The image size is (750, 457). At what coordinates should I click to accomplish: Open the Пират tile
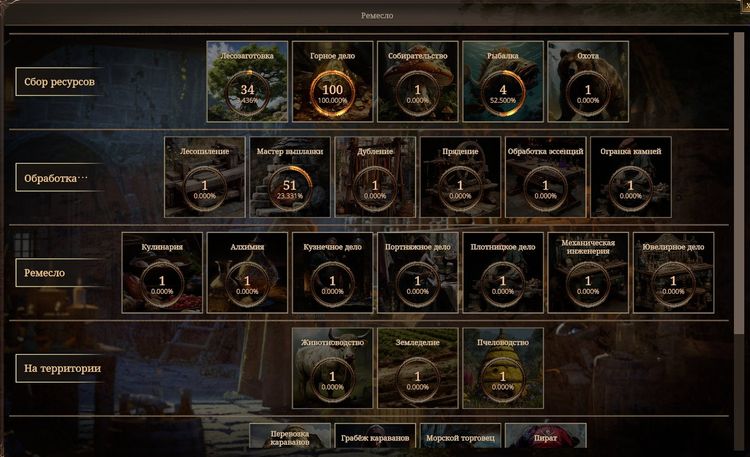click(x=545, y=438)
